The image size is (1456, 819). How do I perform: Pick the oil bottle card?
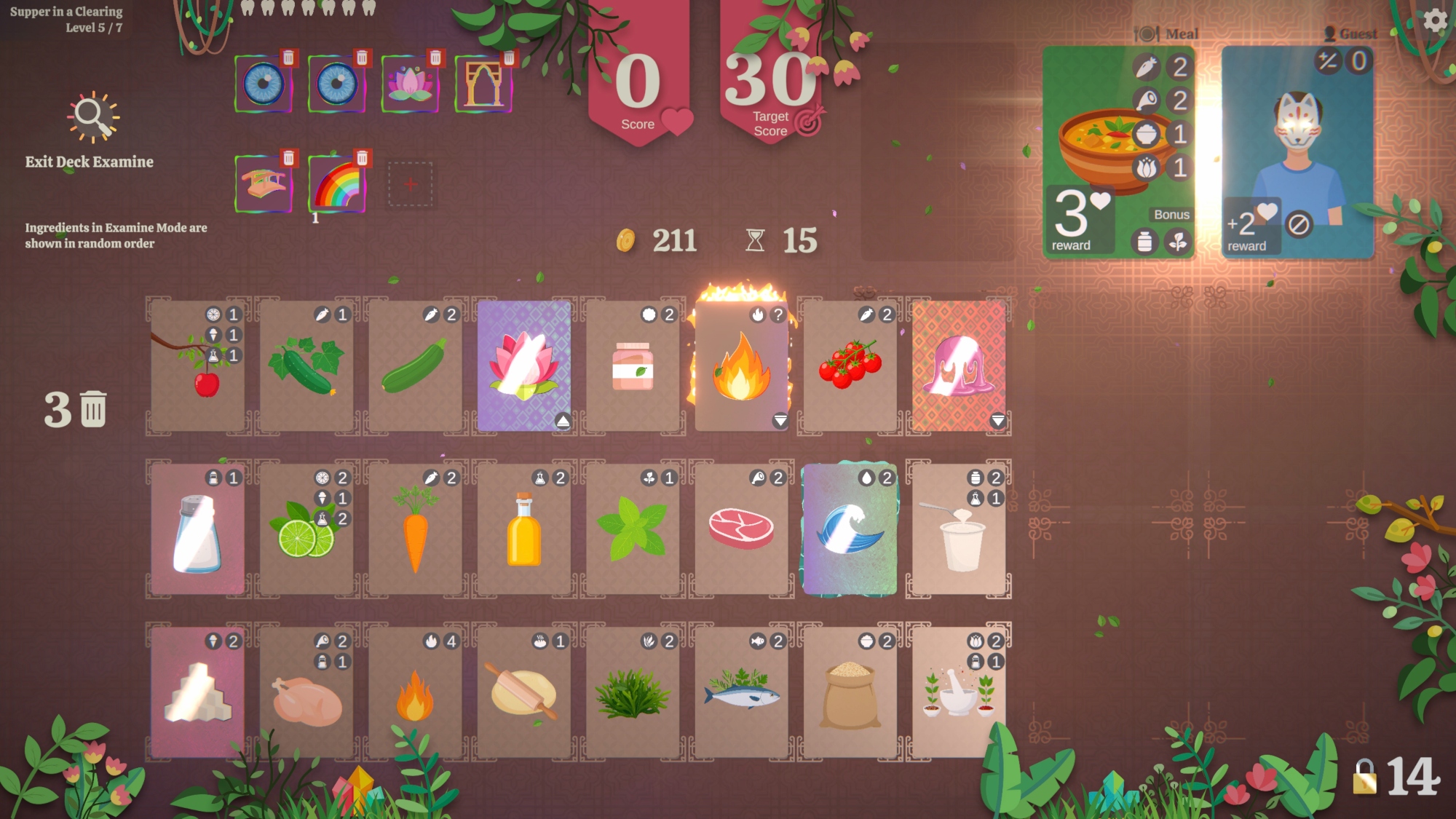click(x=524, y=529)
